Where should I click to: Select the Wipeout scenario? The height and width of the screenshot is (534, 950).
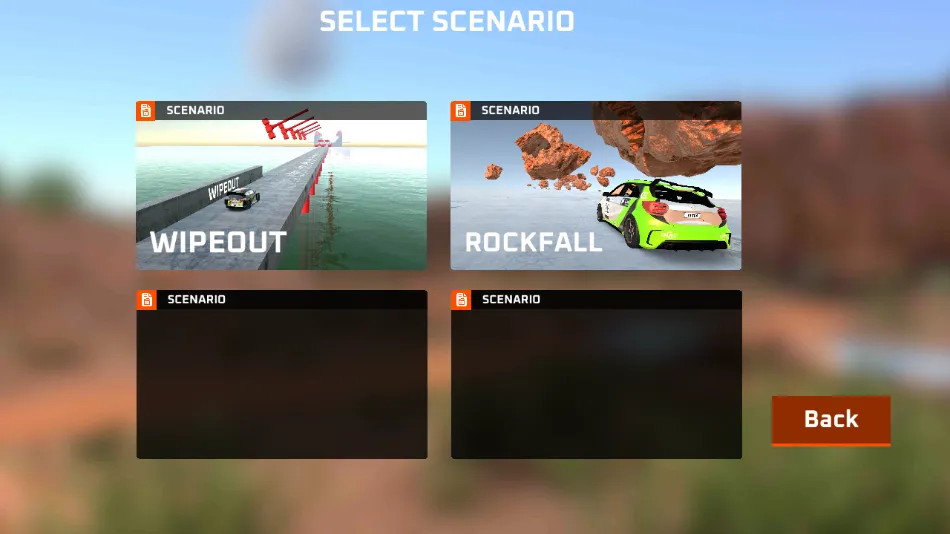point(281,186)
